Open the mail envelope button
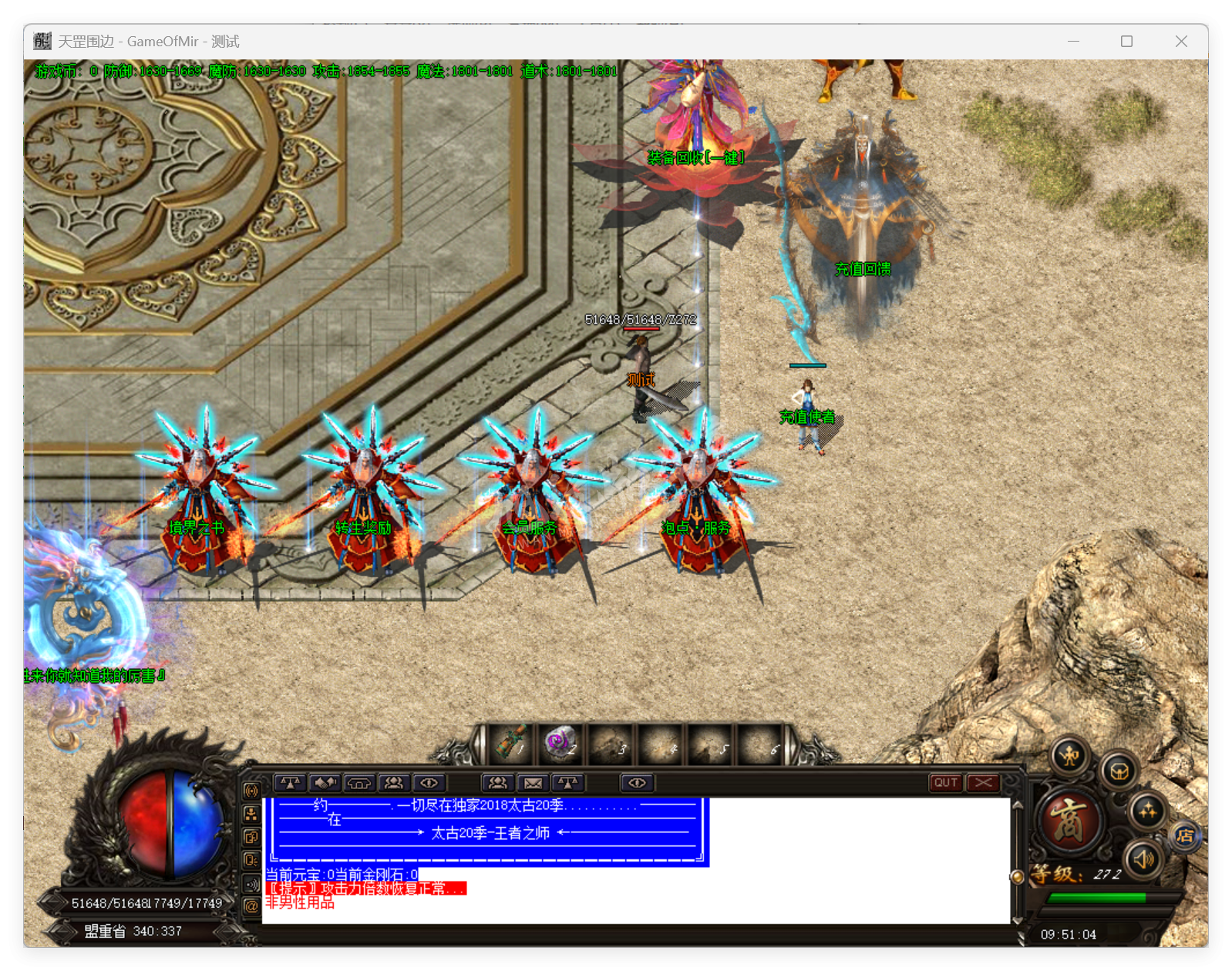This screenshot has height=971, width=1232. (533, 783)
